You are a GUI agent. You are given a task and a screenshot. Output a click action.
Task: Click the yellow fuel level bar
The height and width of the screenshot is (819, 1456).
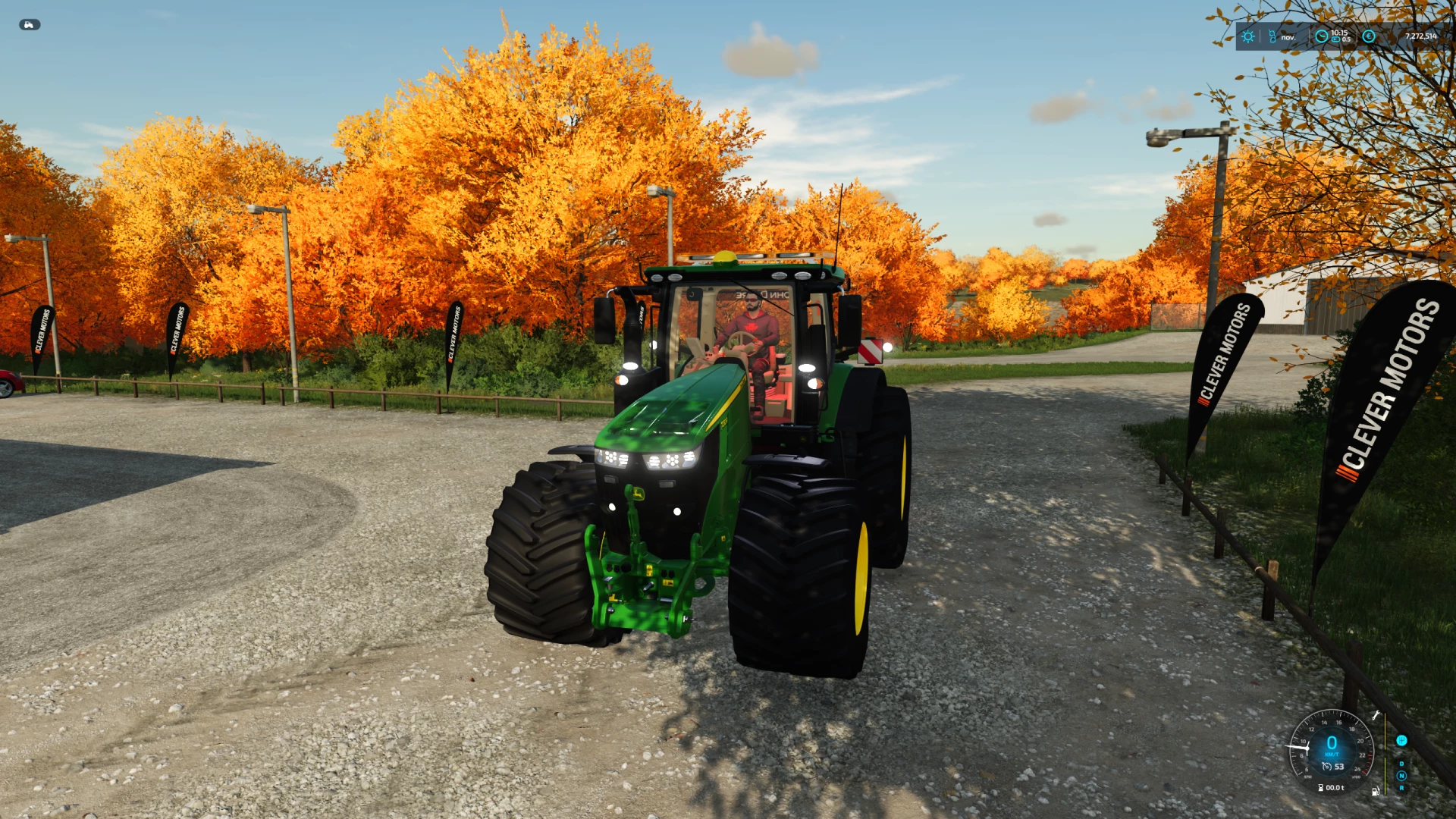1385,777
